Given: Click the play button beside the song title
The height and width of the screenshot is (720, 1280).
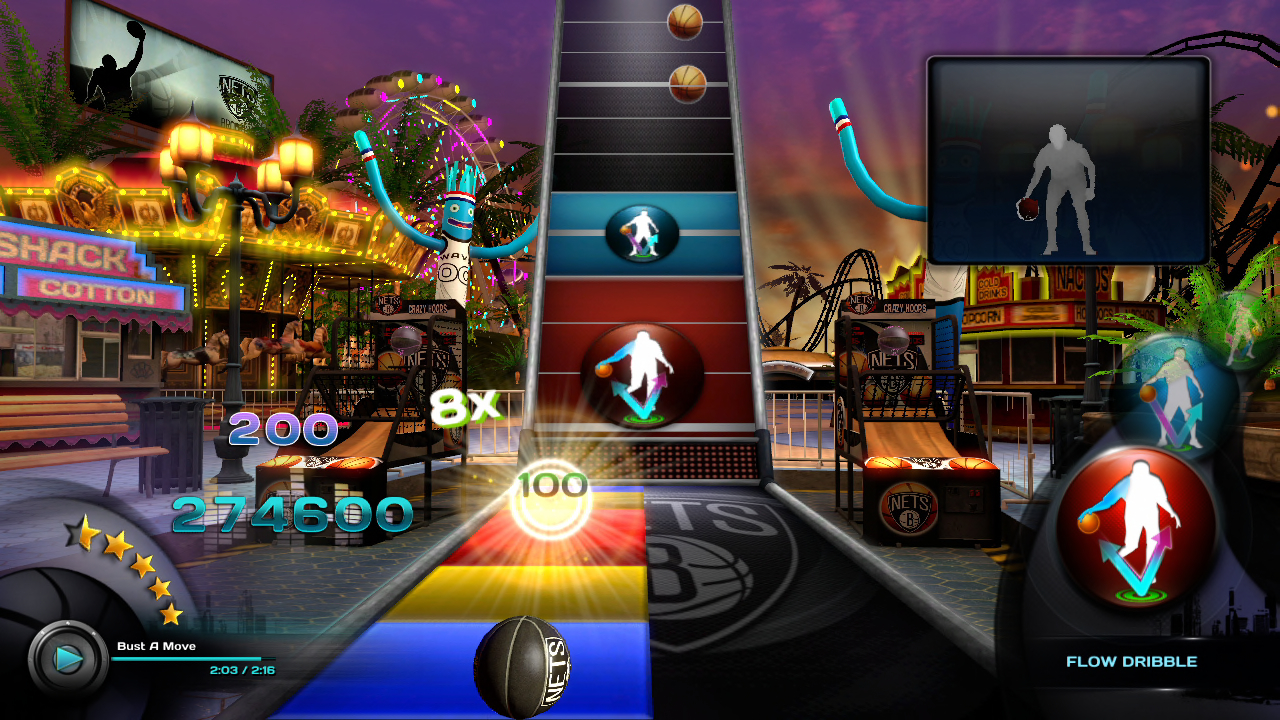Looking at the screenshot, I should pos(68,658).
